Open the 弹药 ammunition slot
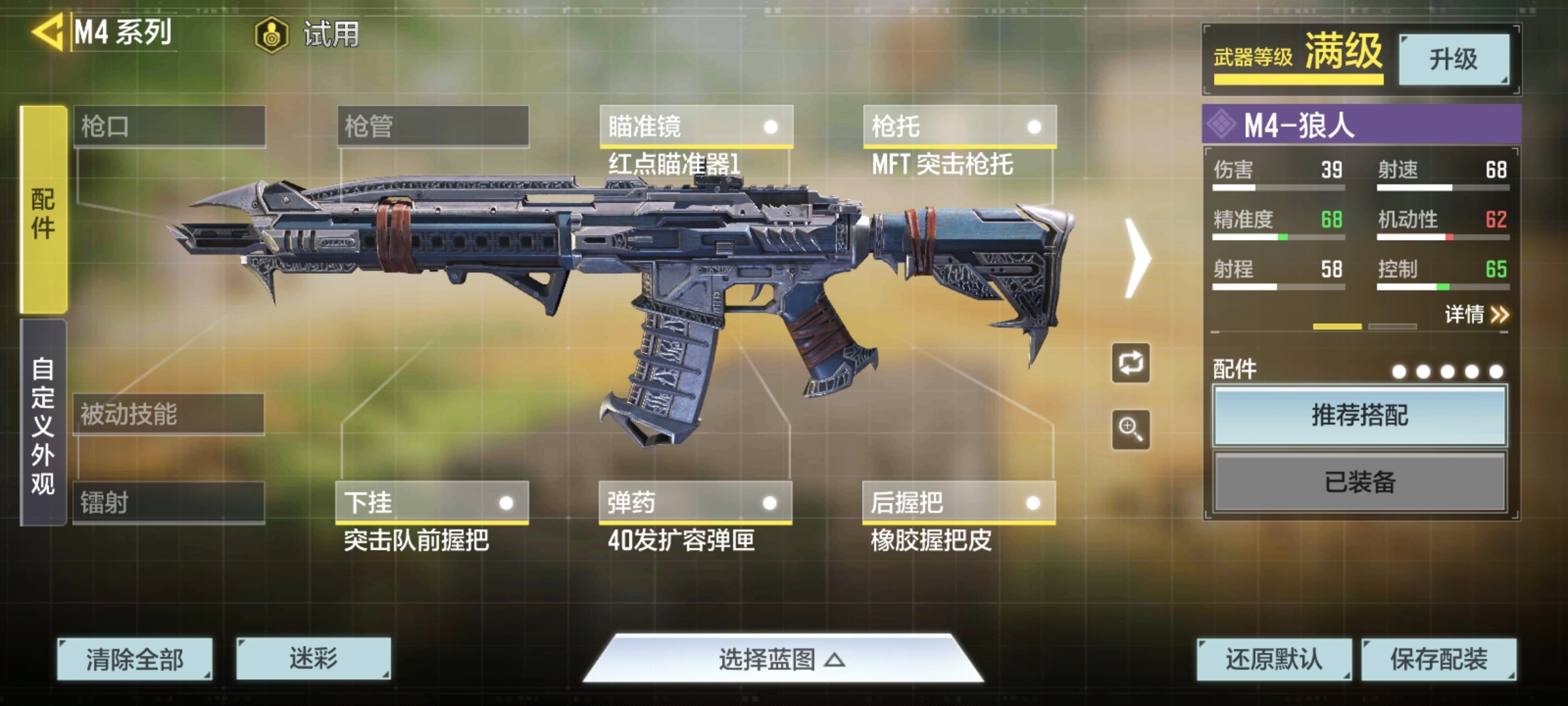The height and width of the screenshot is (706, 1568). (x=695, y=503)
